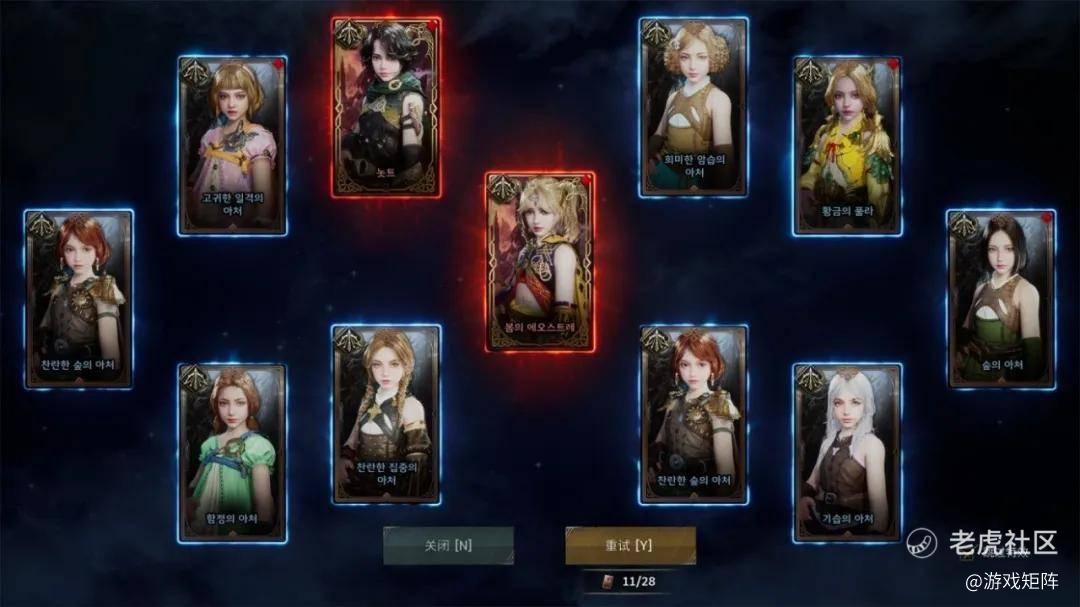Select the 함정의 아처 green dress card

[x=232, y=452]
